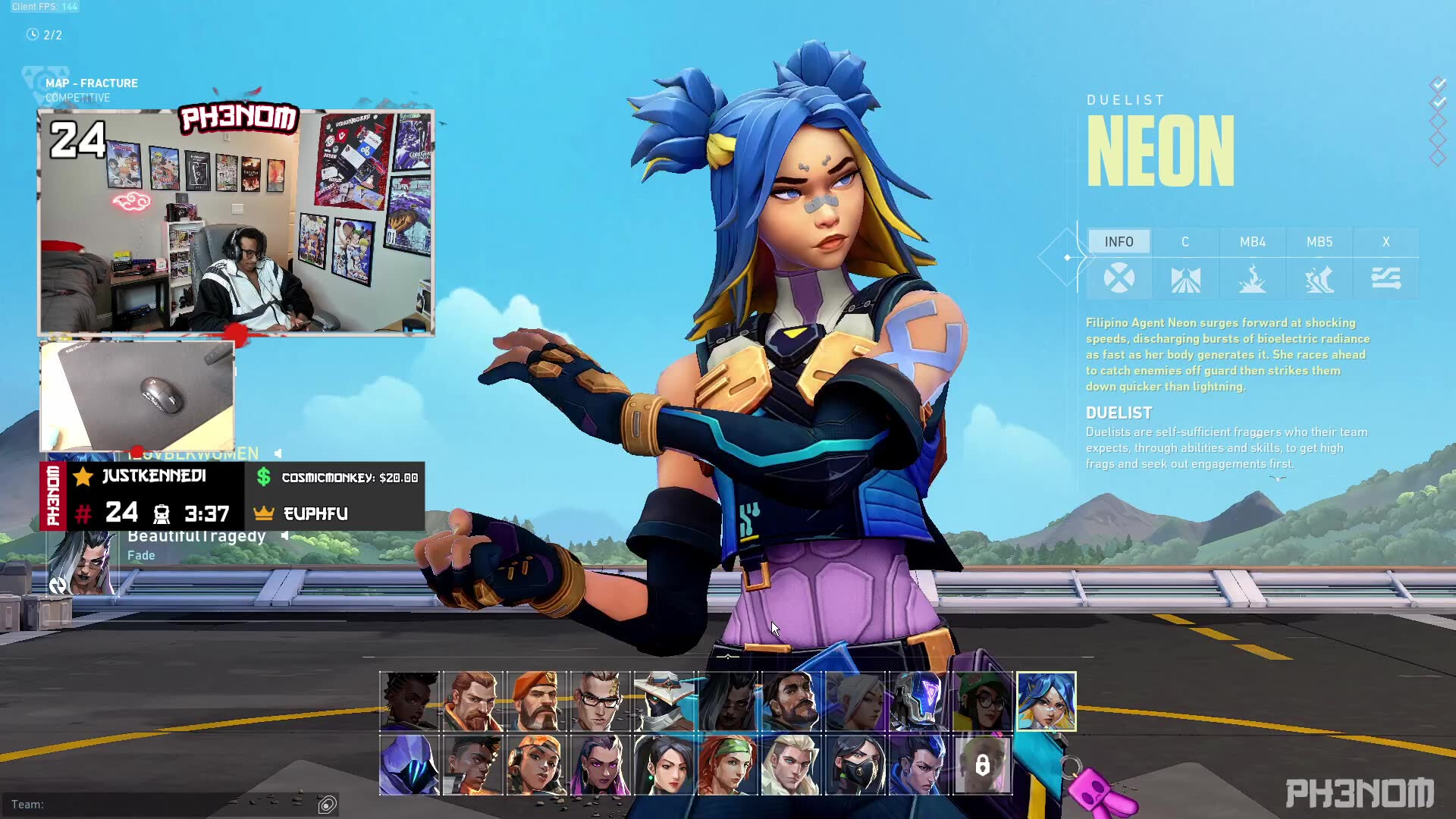This screenshot has width=1456, height=819.
Task: View Neon's Overdrive ultimate icon
Action: 1386,279
